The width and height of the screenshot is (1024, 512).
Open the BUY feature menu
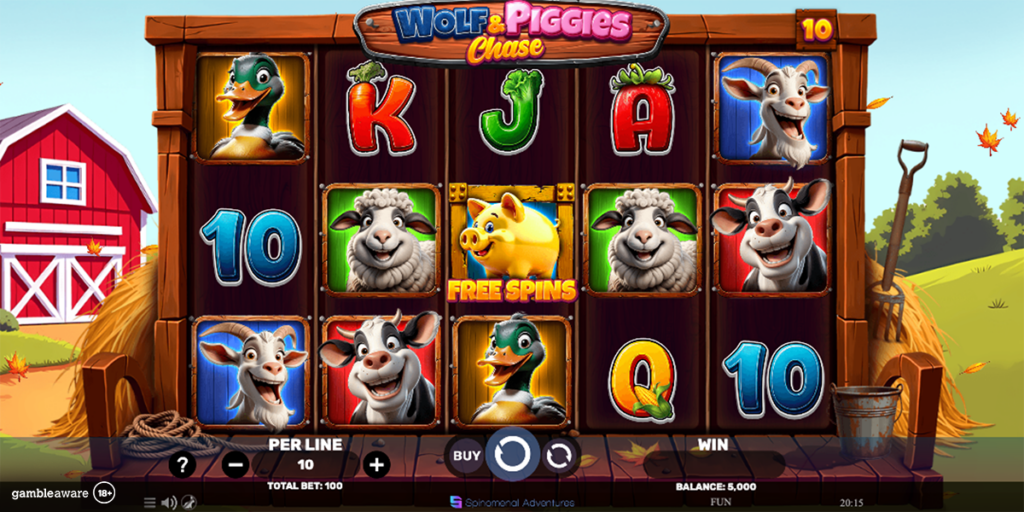click(466, 456)
